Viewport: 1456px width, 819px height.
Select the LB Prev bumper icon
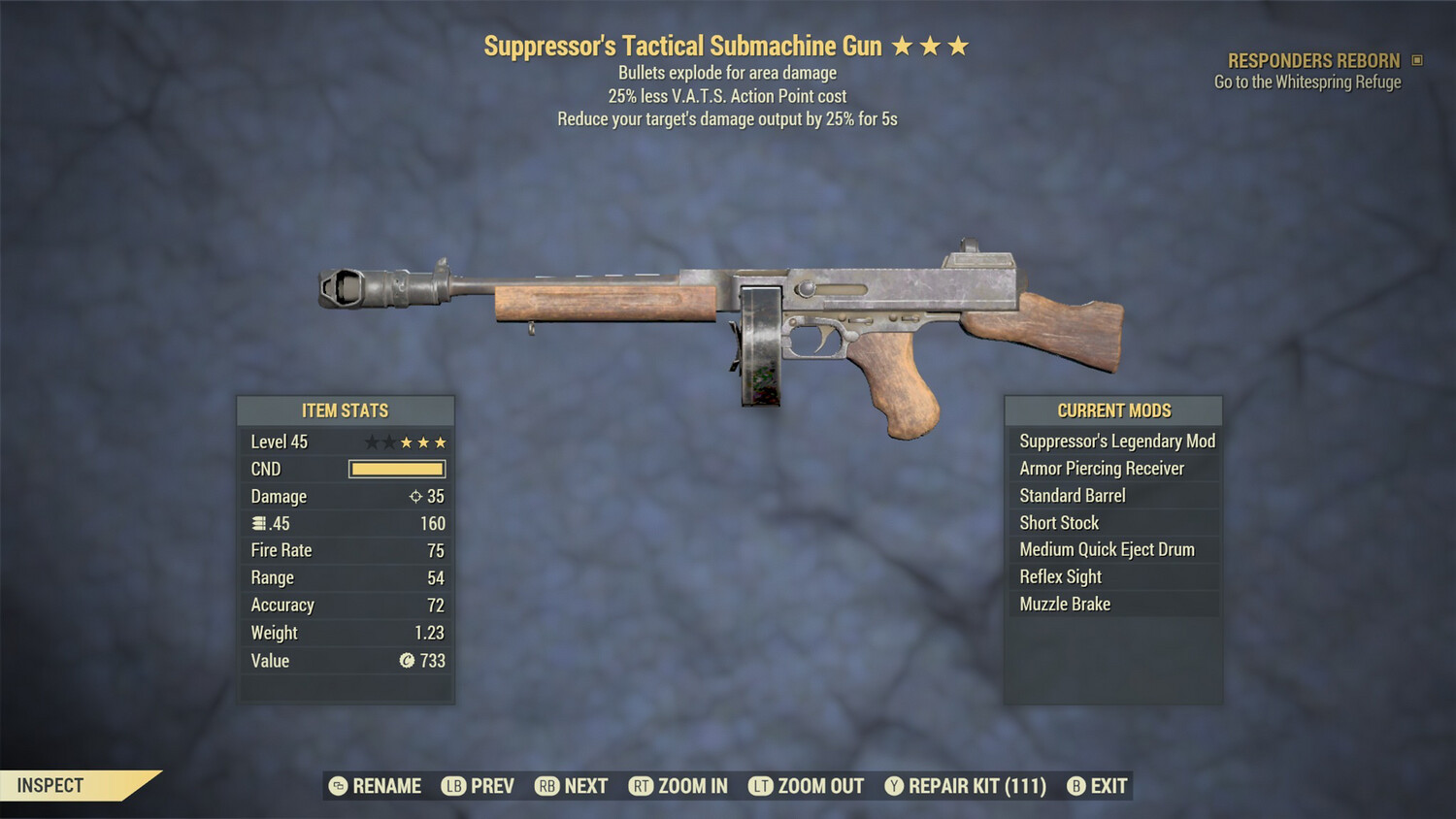452,786
